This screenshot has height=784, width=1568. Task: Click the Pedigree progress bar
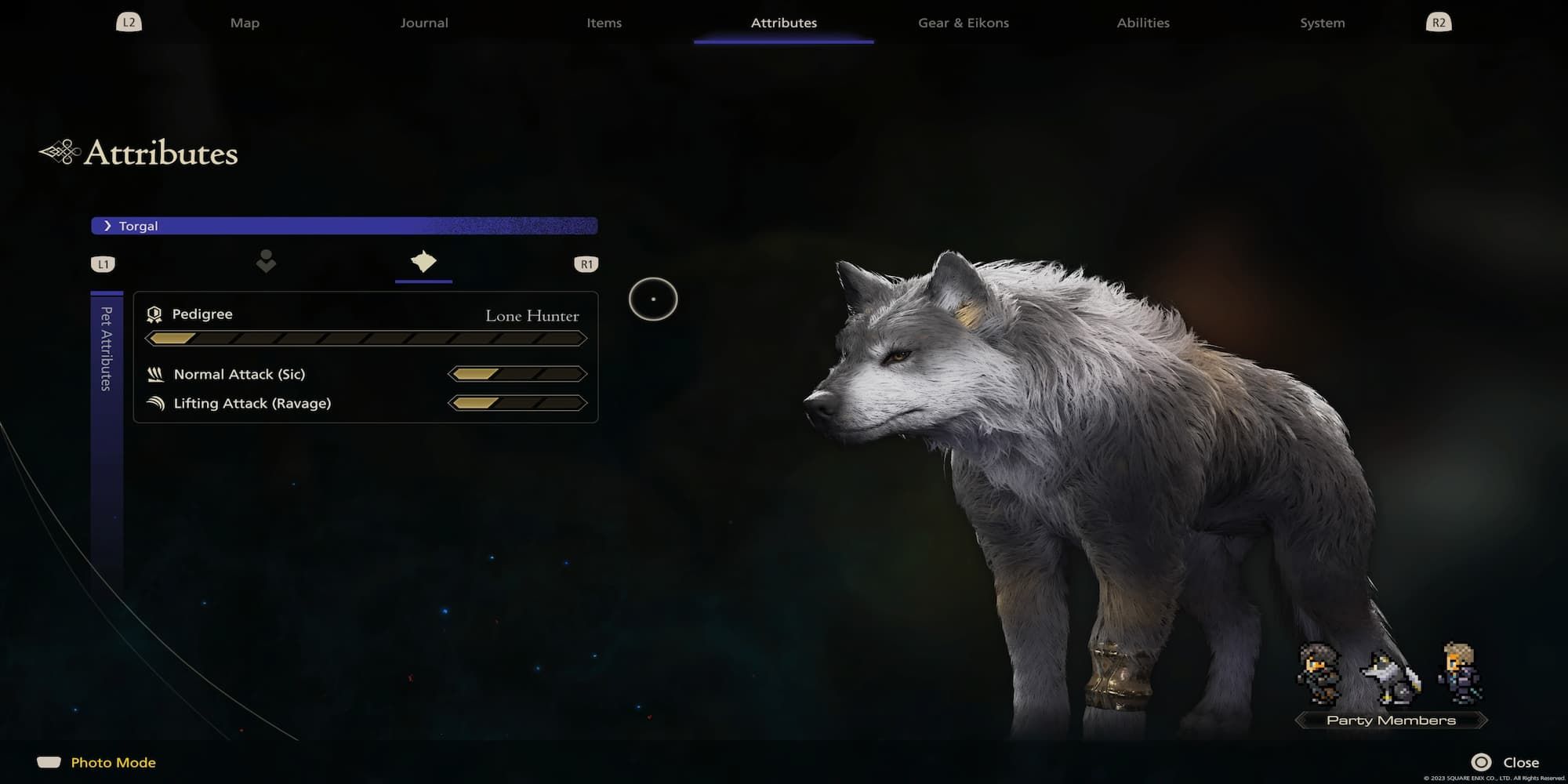[x=367, y=338]
